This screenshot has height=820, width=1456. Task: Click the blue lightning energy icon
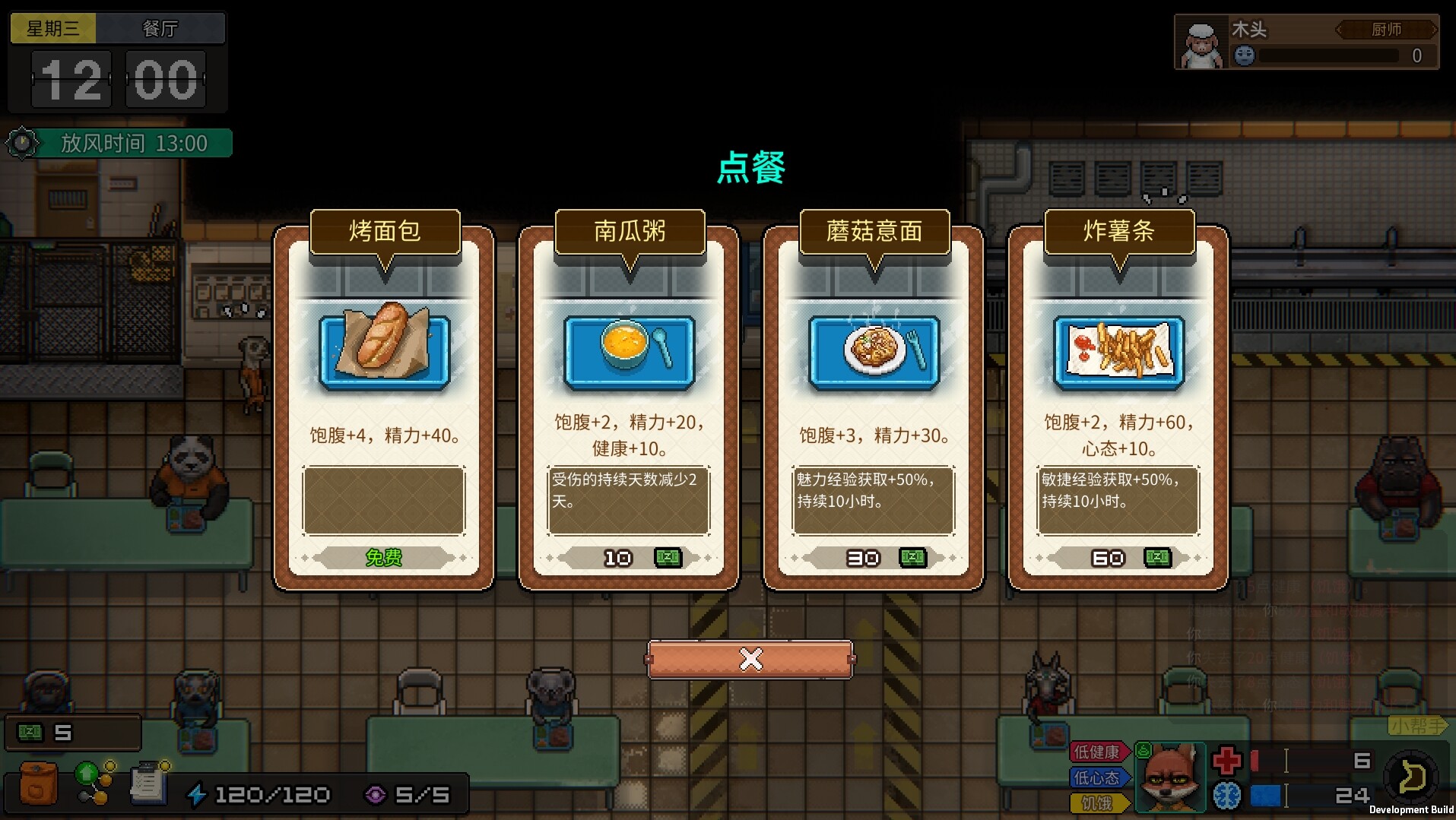point(199,793)
